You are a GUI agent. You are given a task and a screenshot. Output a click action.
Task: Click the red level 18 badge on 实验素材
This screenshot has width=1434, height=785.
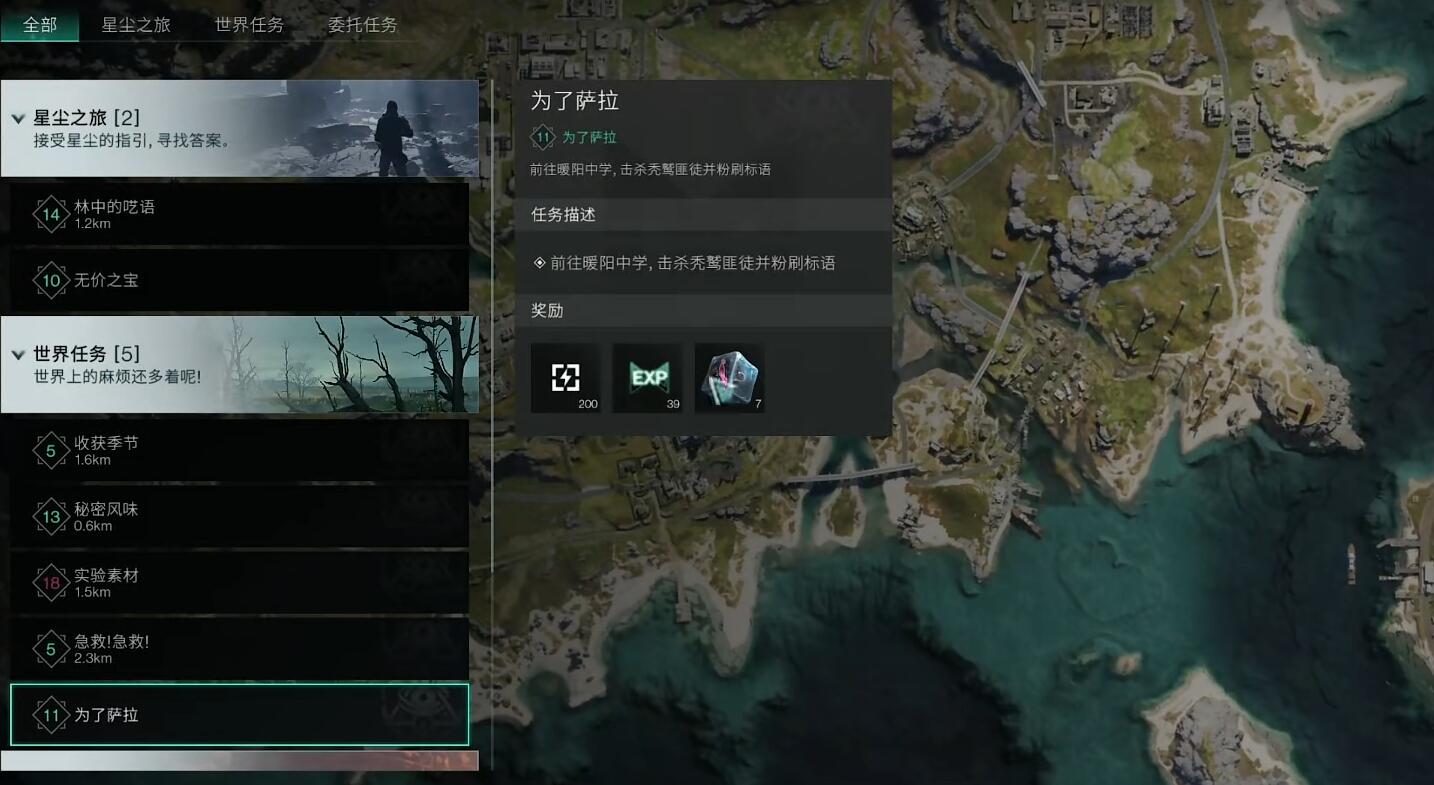[x=51, y=582]
